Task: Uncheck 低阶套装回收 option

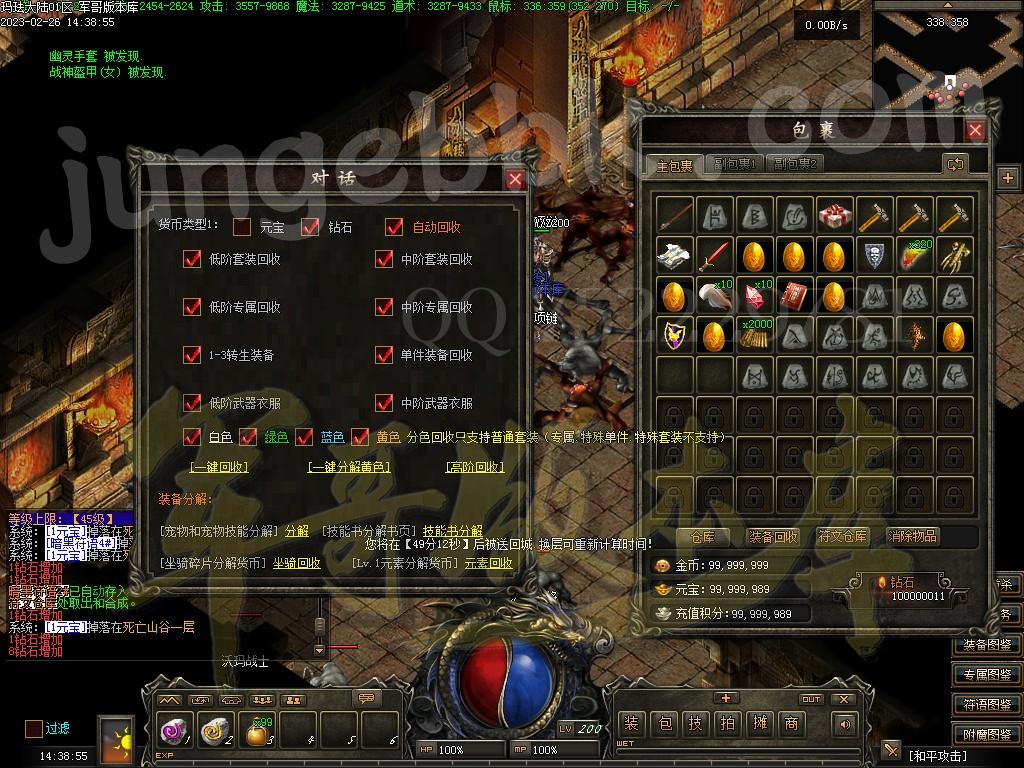Action: (192, 259)
